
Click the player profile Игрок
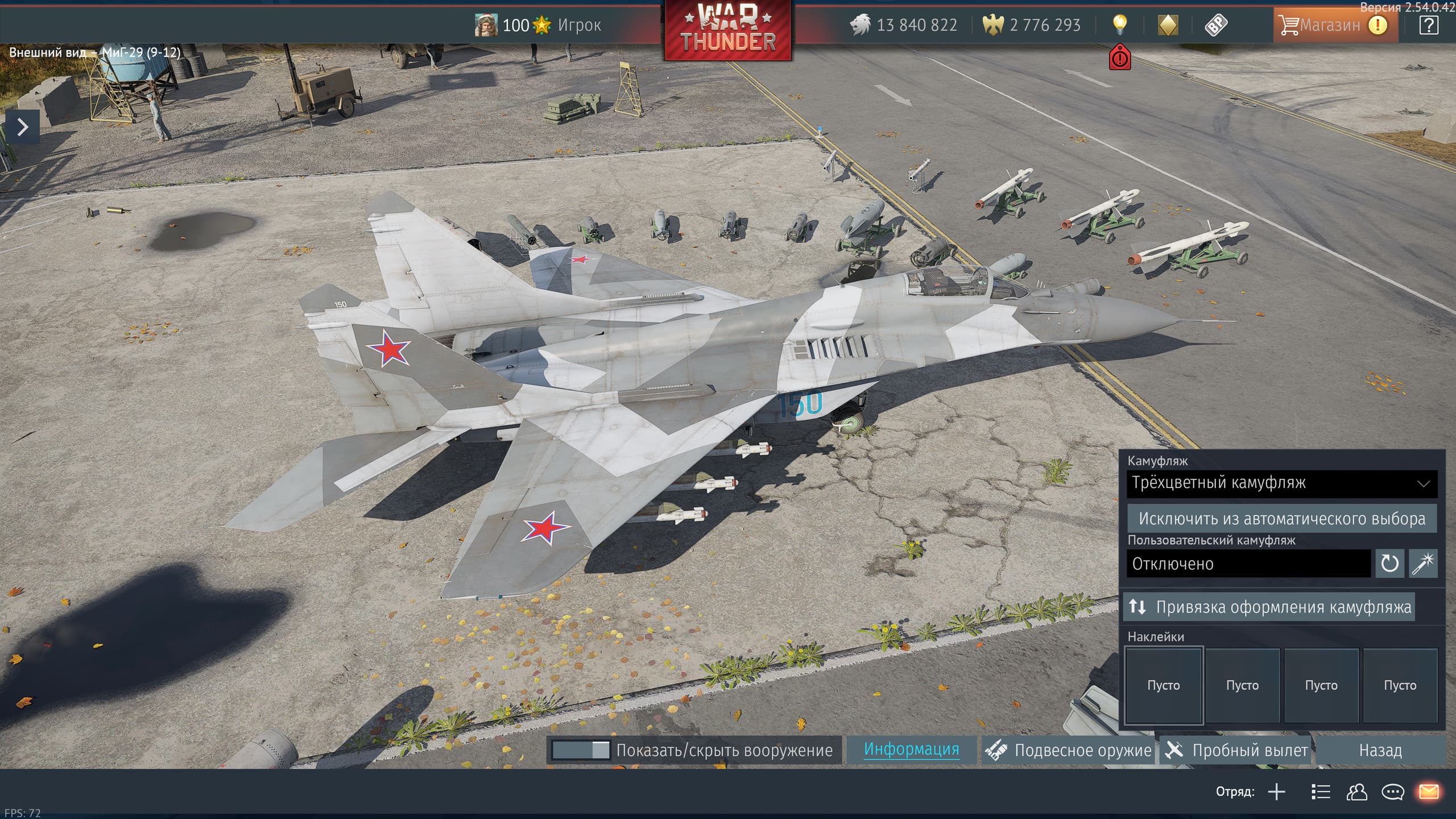click(578, 25)
